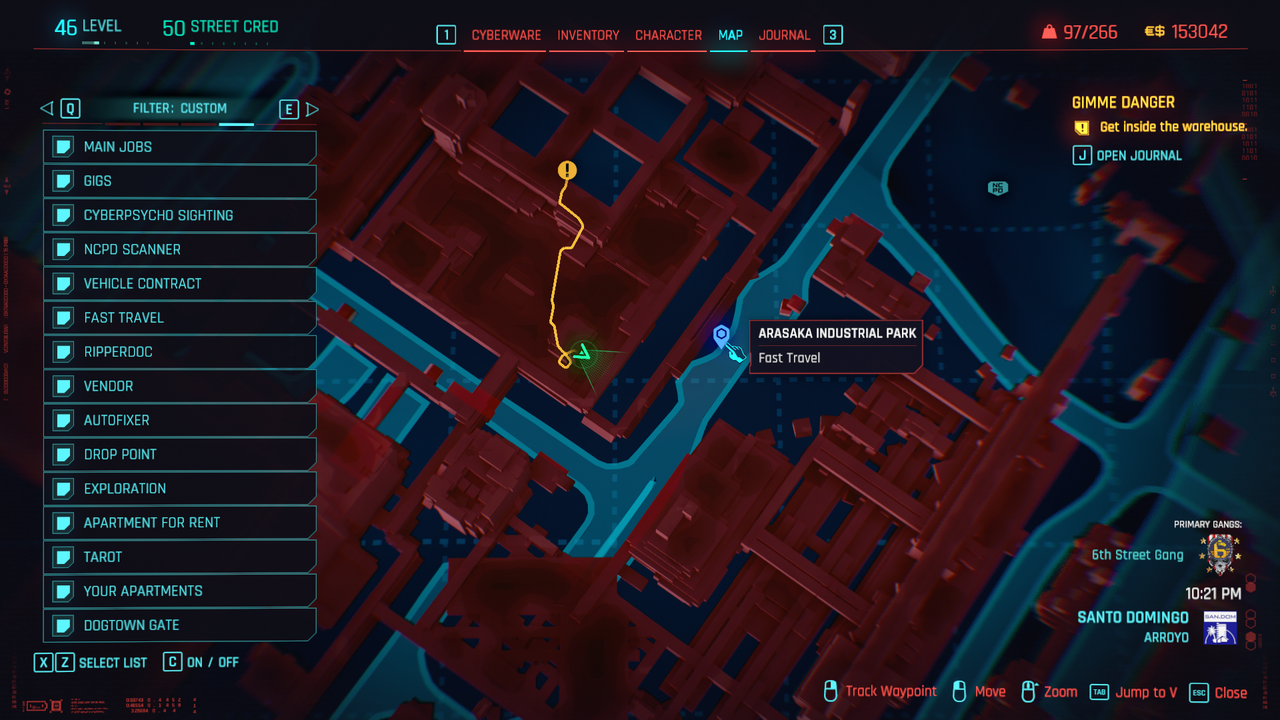Image resolution: width=1280 pixels, height=720 pixels.
Task: Open the Journal tab
Action: pos(784,35)
